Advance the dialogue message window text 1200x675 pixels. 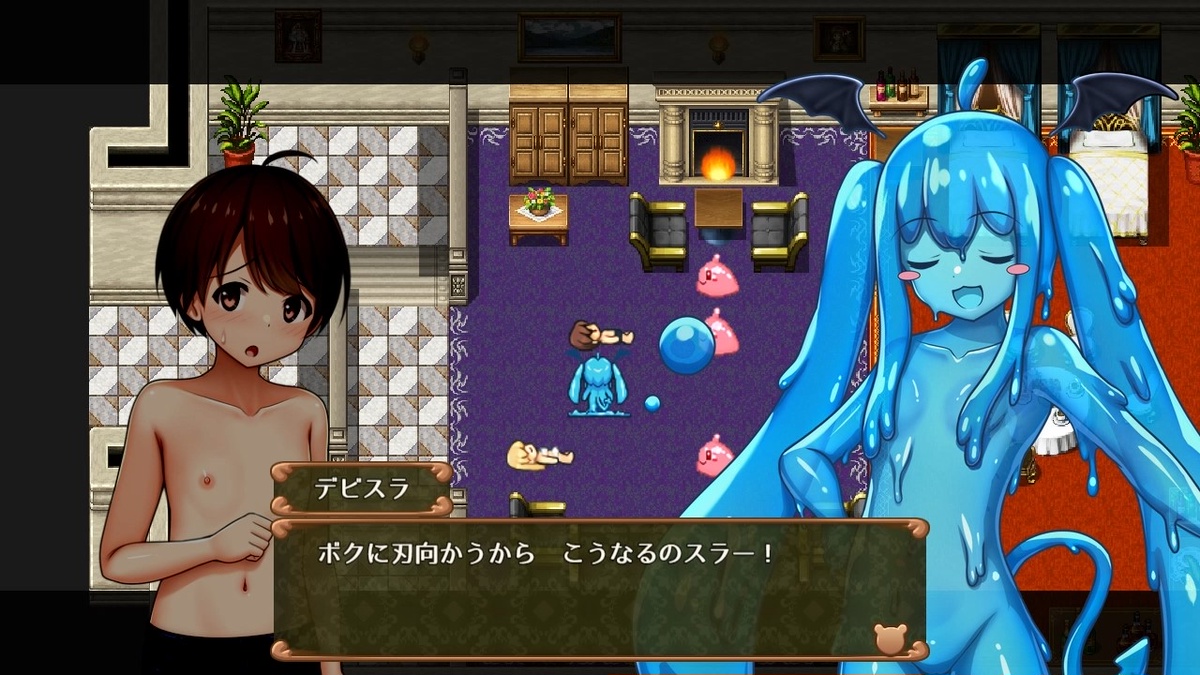tap(598, 588)
